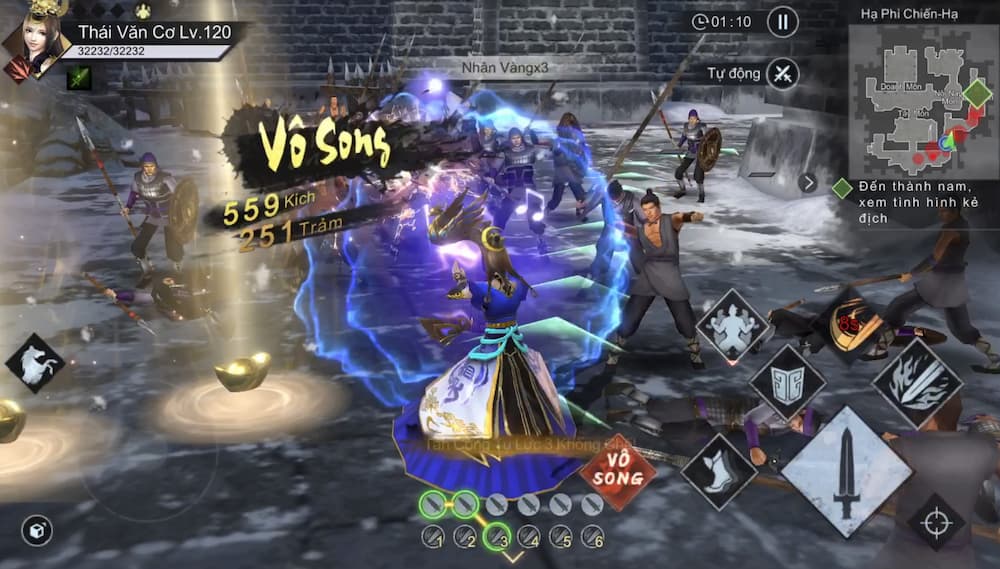Trigger the multi-armed figure skill
1000x569 pixels.
click(733, 324)
